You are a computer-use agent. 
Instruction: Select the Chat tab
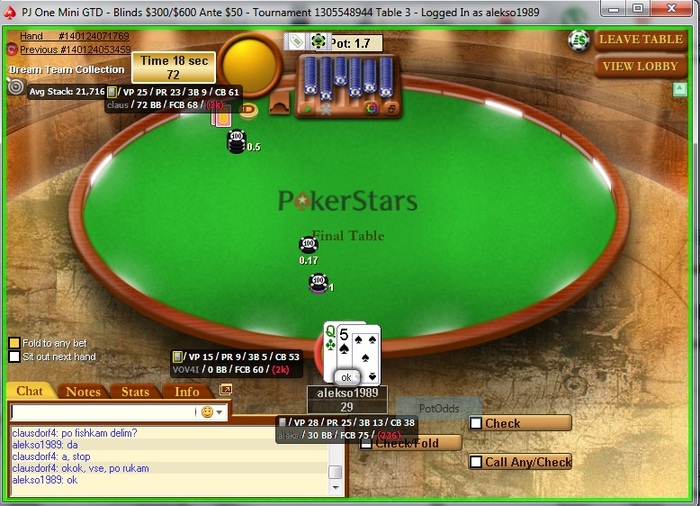30,391
